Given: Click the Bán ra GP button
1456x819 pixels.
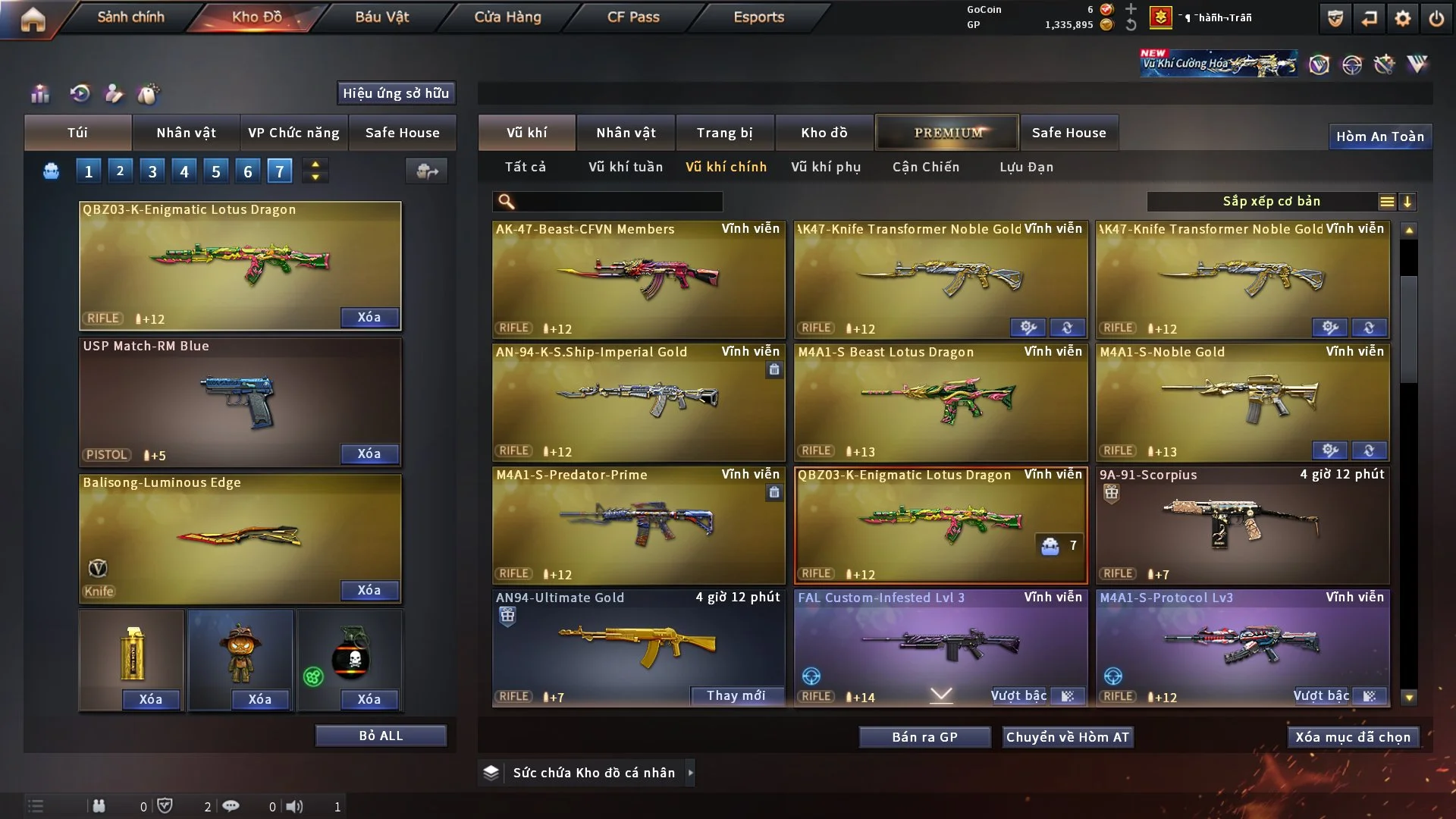Looking at the screenshot, I should click(924, 737).
